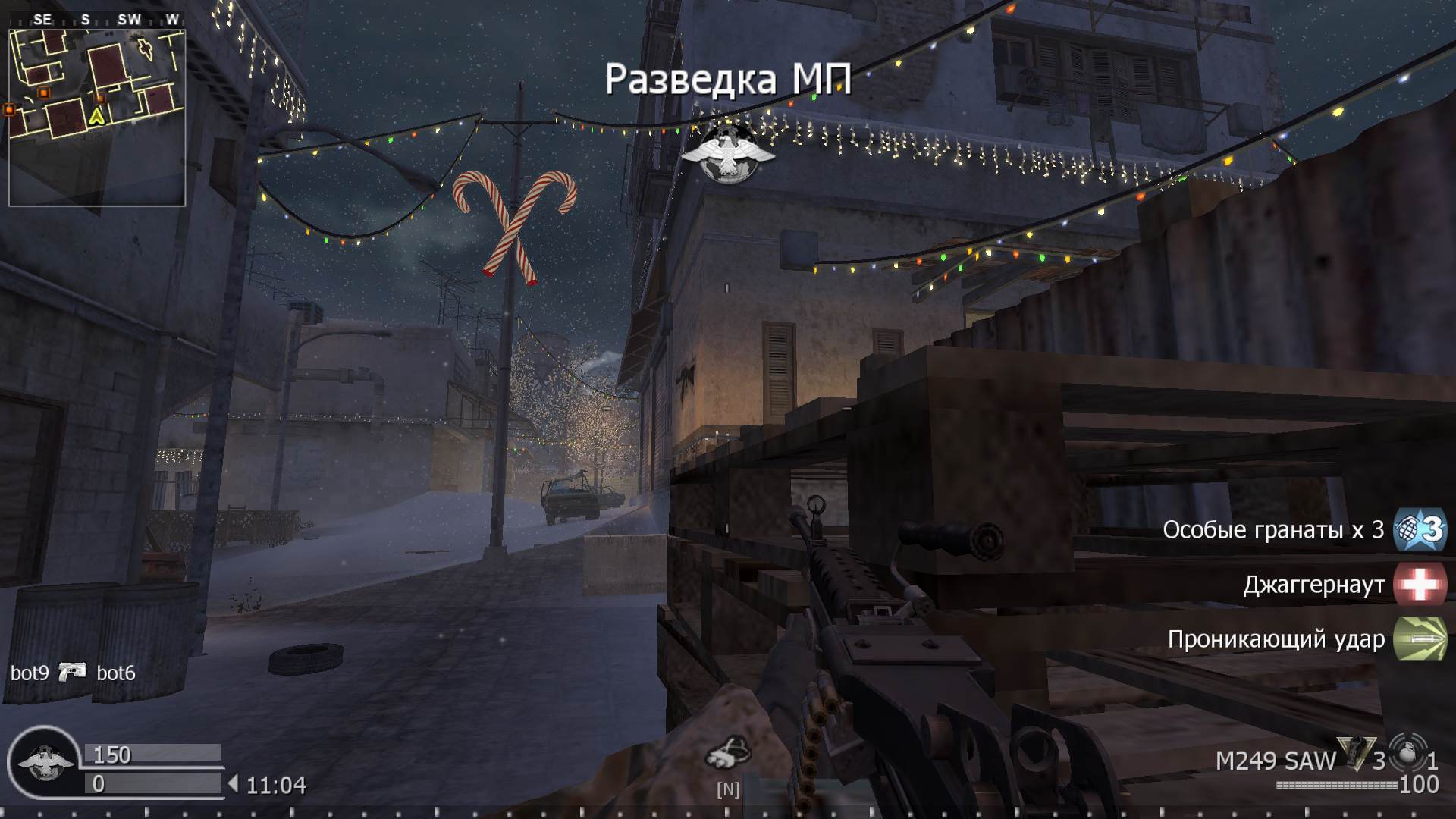Select the helmet icon at bottom center

[x=730, y=753]
